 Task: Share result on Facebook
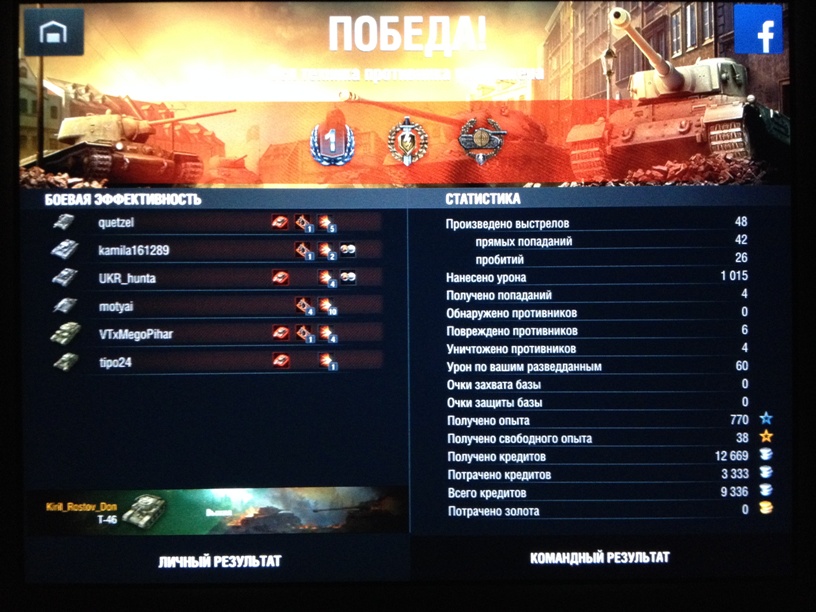(x=758, y=31)
